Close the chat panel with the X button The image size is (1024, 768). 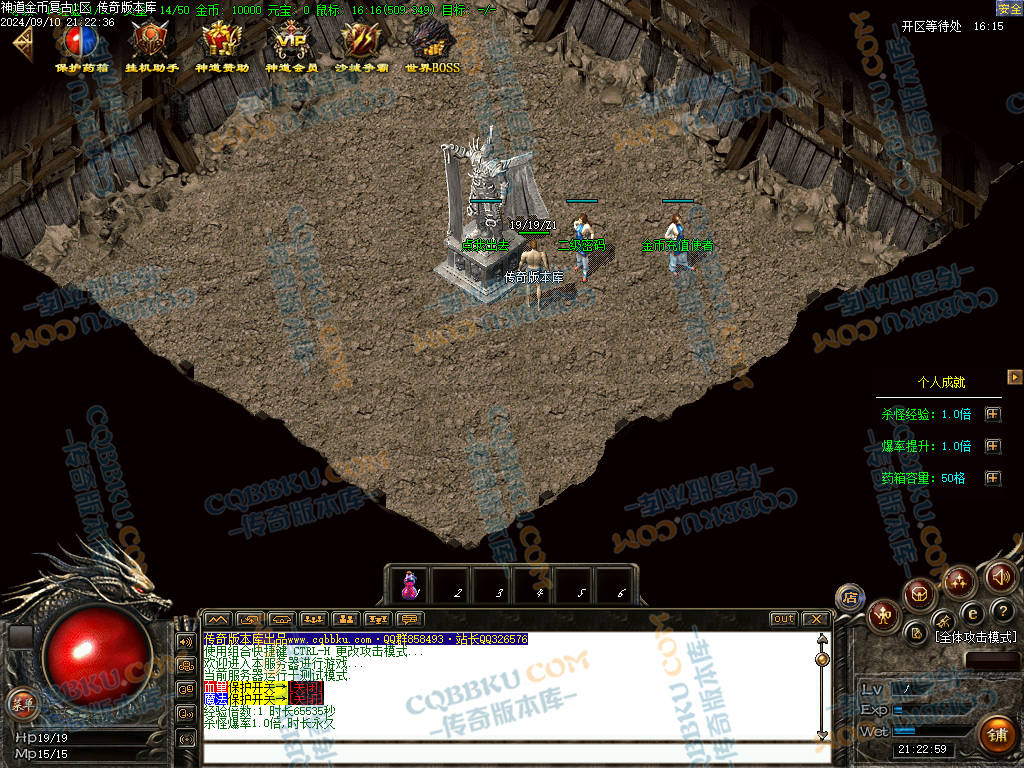coord(815,619)
